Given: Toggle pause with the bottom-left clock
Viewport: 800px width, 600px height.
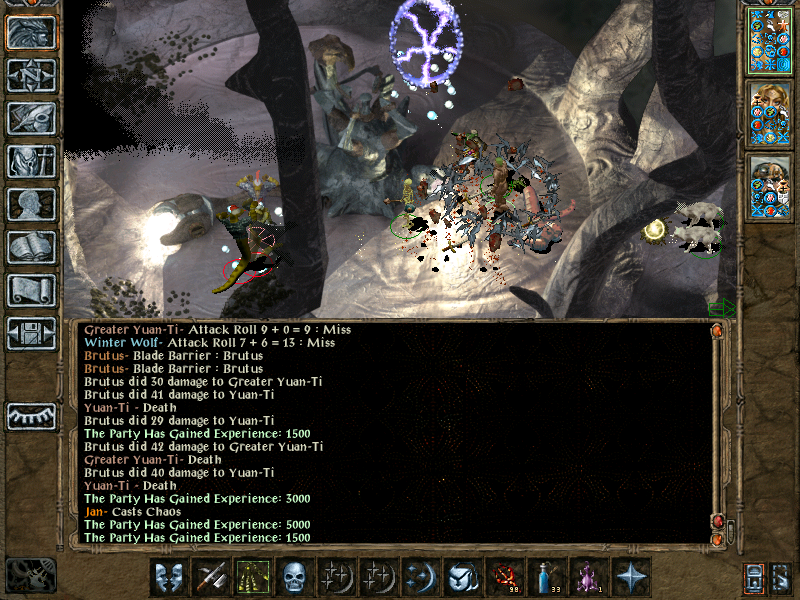Looking at the screenshot, I should (x=30, y=575).
